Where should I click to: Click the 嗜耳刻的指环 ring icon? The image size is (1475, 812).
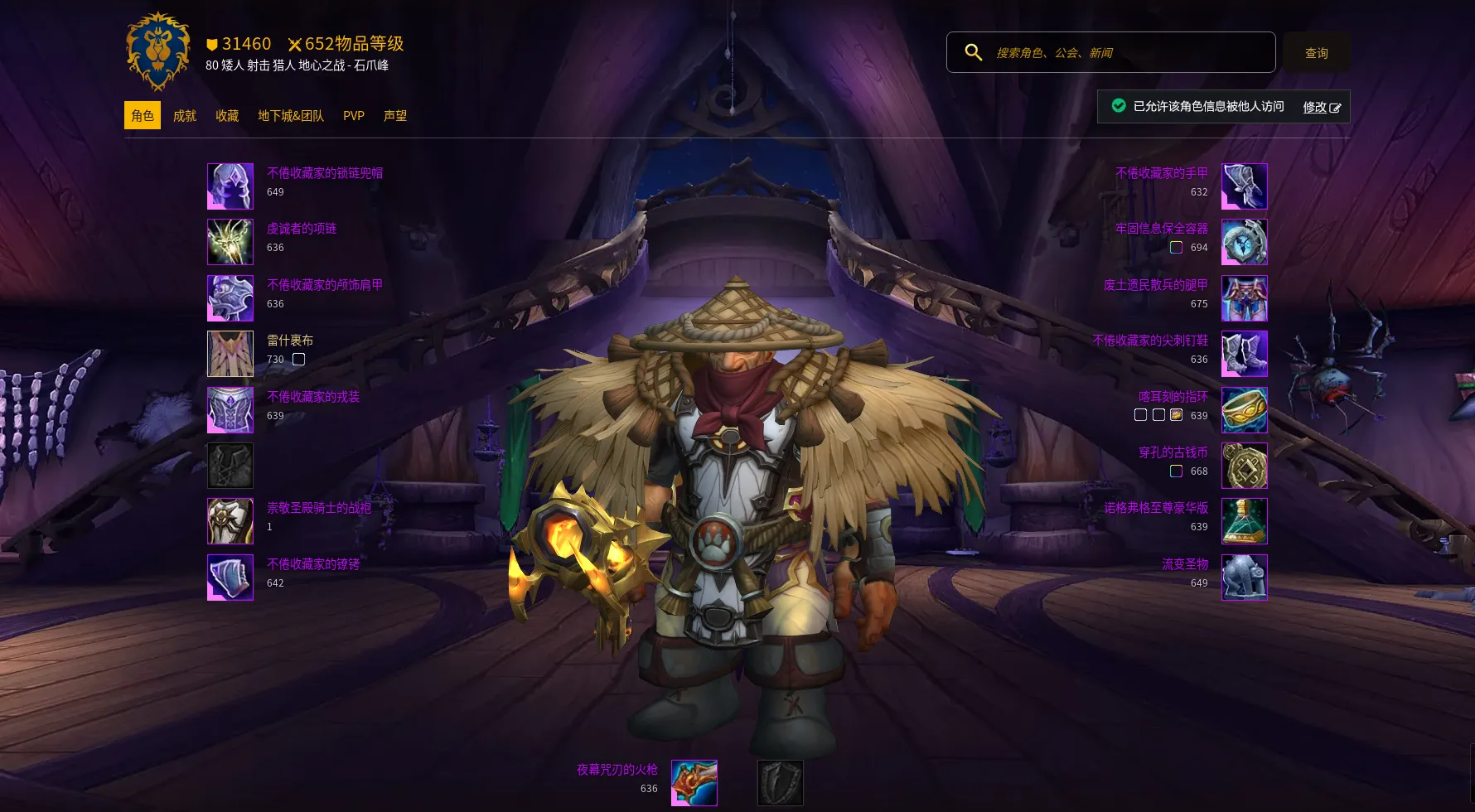(x=1244, y=410)
